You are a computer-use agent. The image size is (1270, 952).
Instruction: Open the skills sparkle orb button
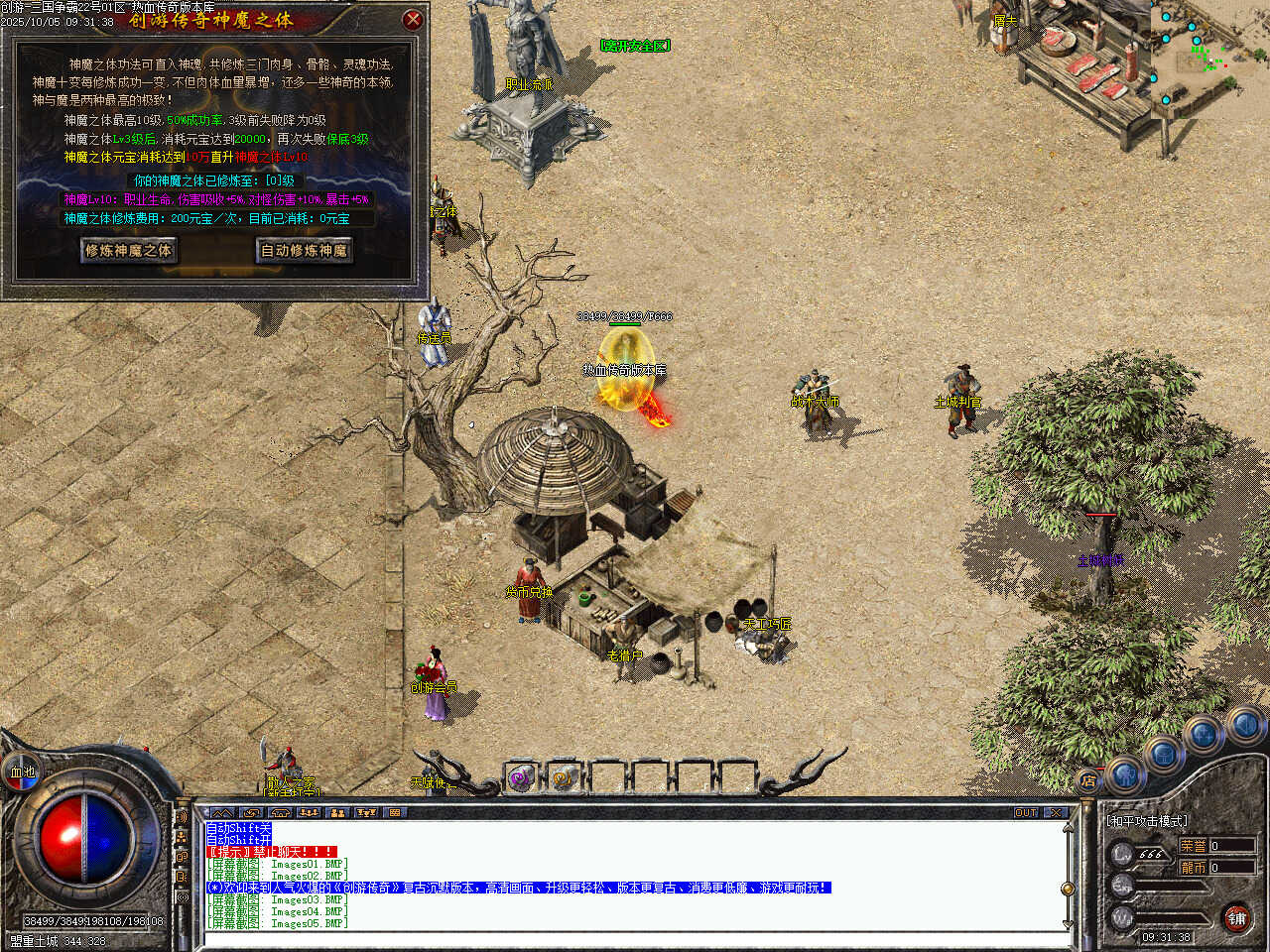click(1205, 735)
